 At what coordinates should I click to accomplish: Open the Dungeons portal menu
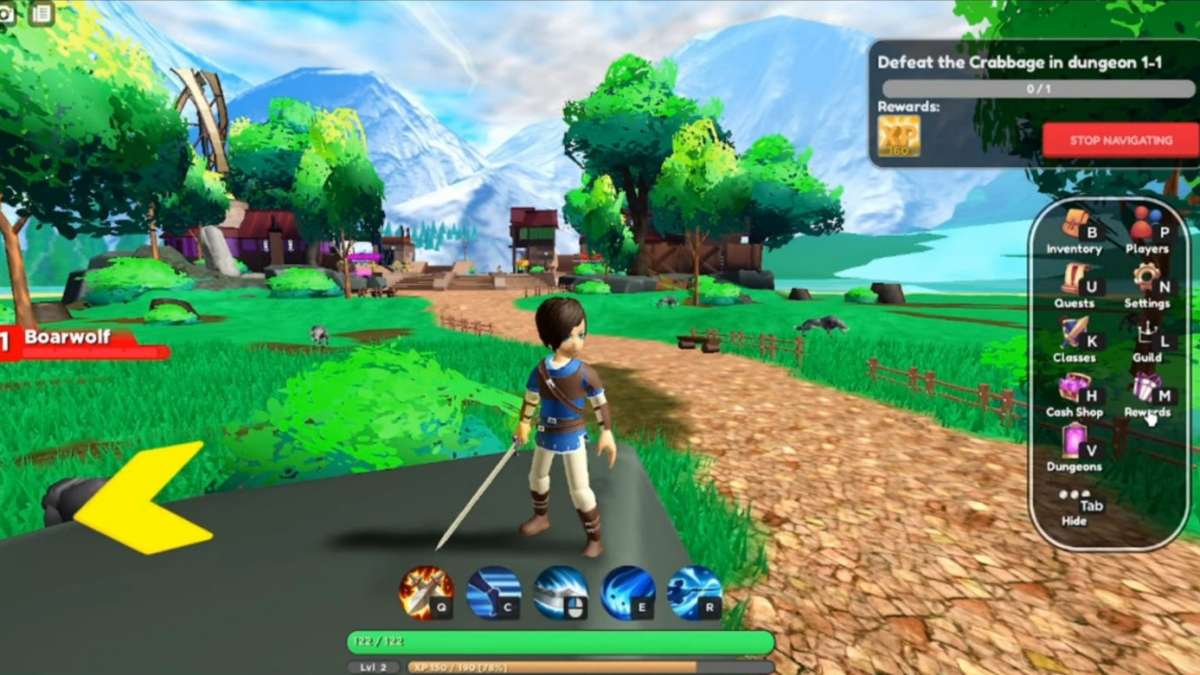[1074, 447]
